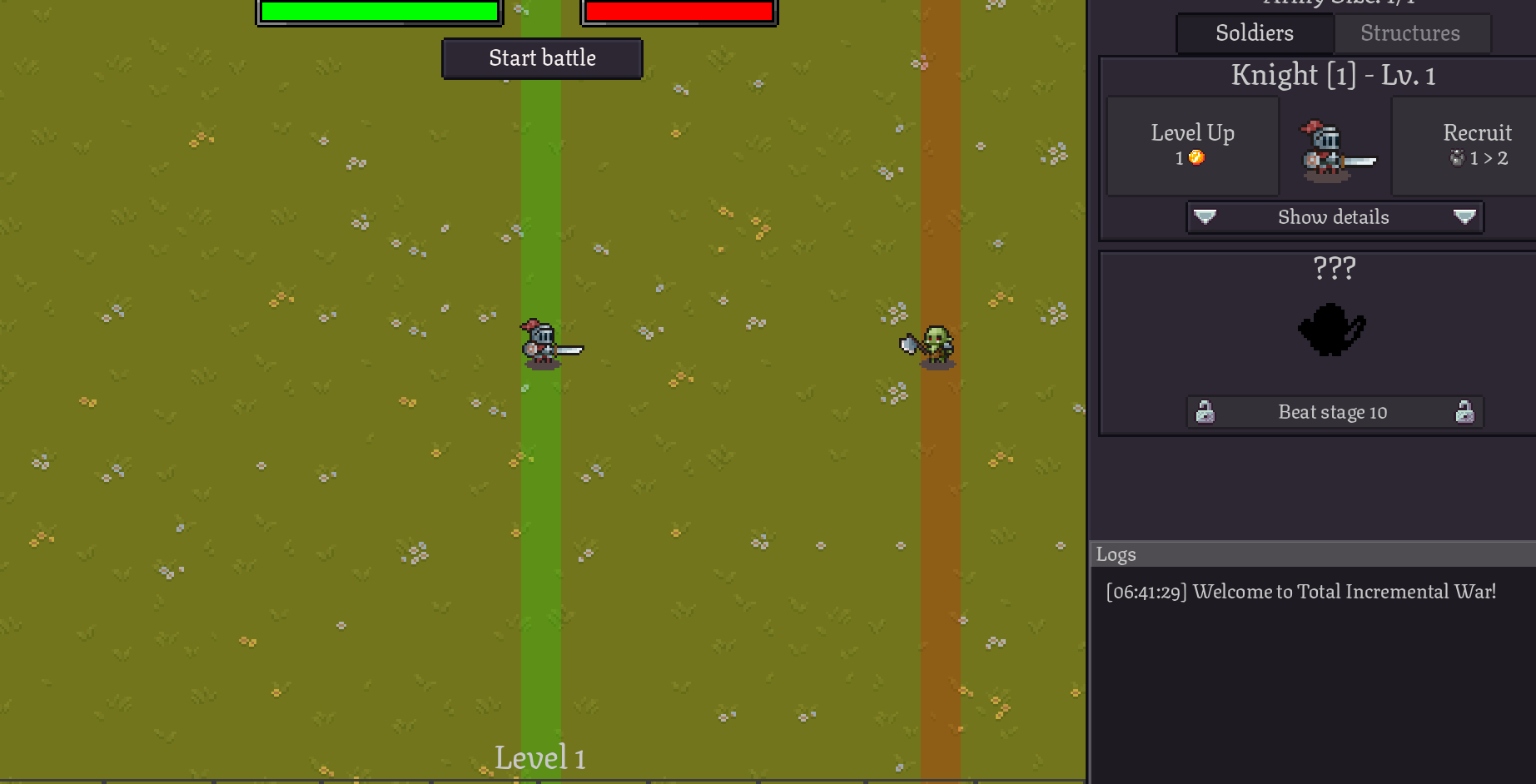Click the right padlock beside Beat stage 10
The width and height of the screenshot is (1536, 784).
(1463, 411)
